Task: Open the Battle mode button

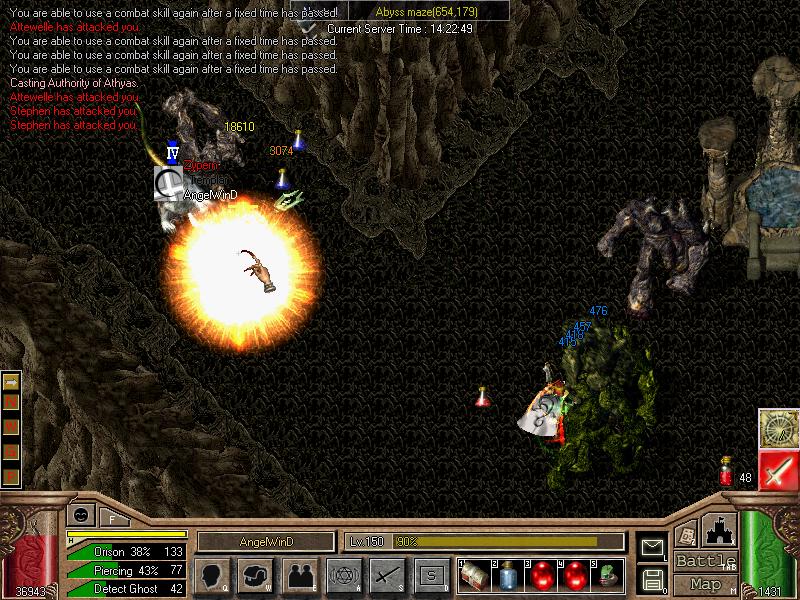Action: coord(704,561)
